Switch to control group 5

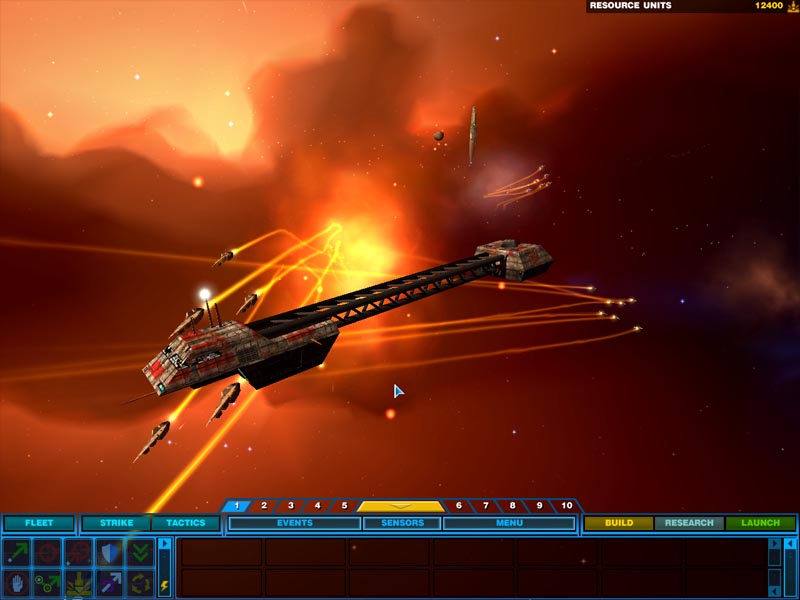click(343, 506)
